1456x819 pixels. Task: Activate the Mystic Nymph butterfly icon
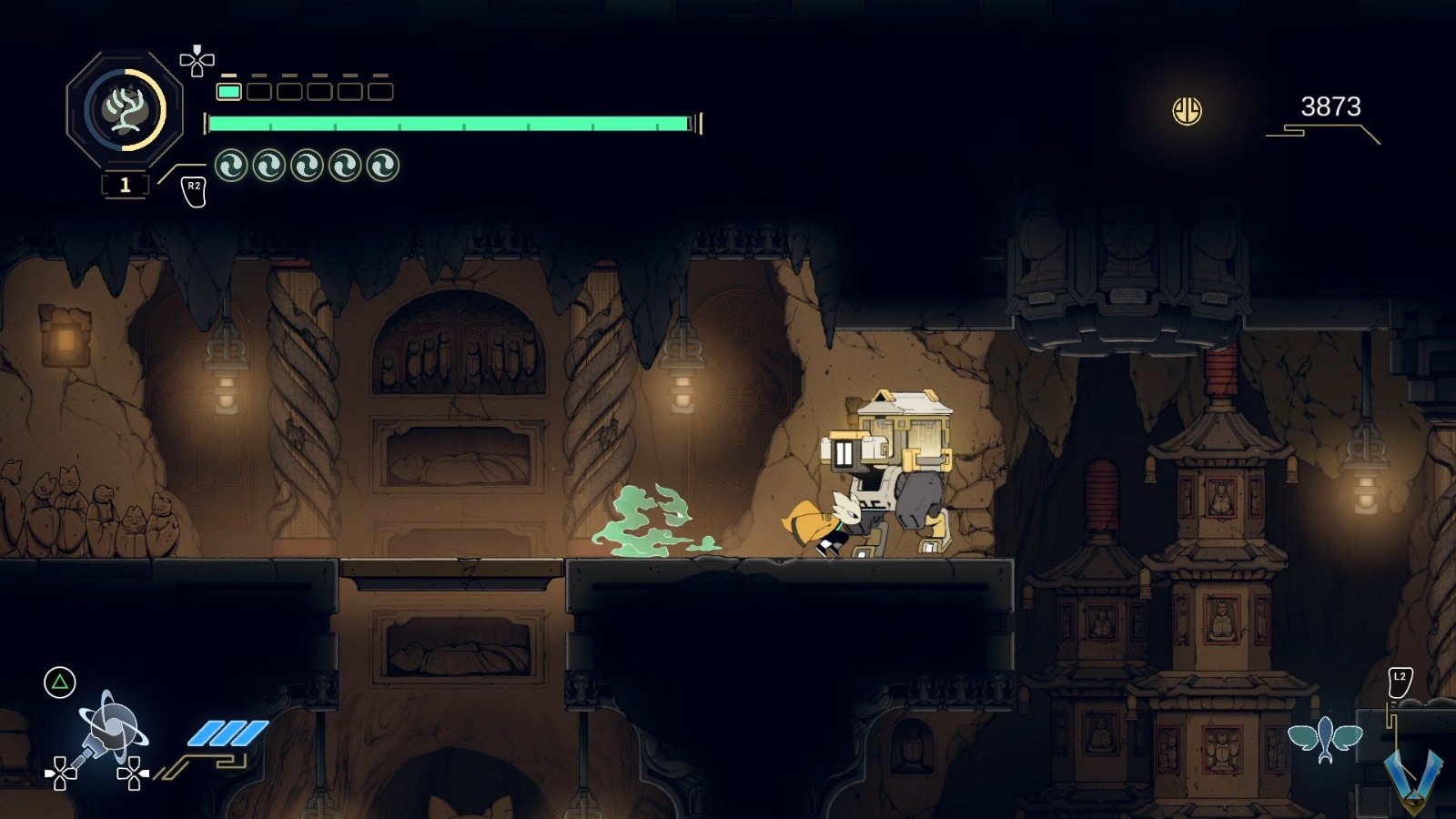click(x=1325, y=737)
